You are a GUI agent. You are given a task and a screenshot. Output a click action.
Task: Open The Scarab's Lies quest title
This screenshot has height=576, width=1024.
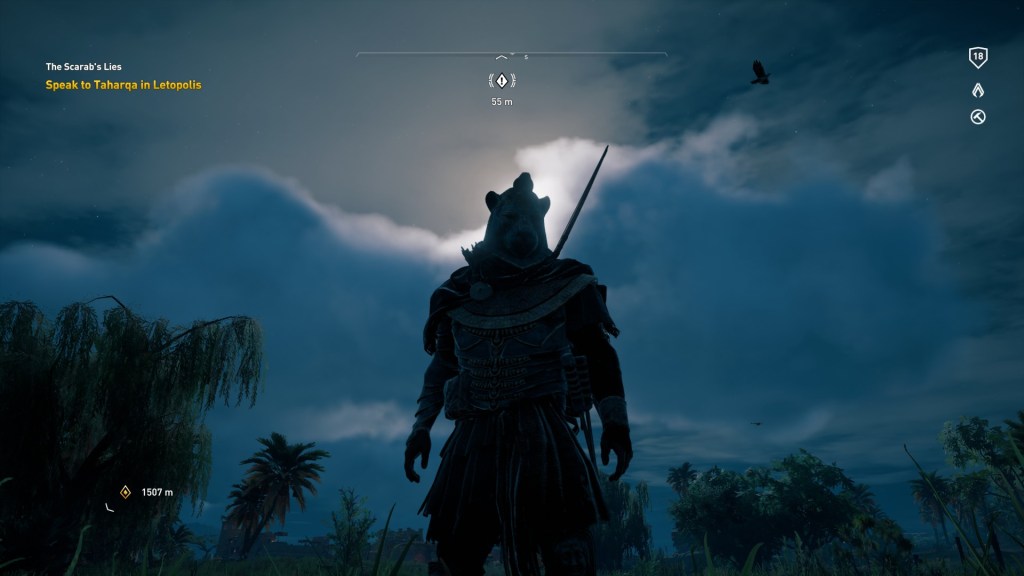coord(84,67)
